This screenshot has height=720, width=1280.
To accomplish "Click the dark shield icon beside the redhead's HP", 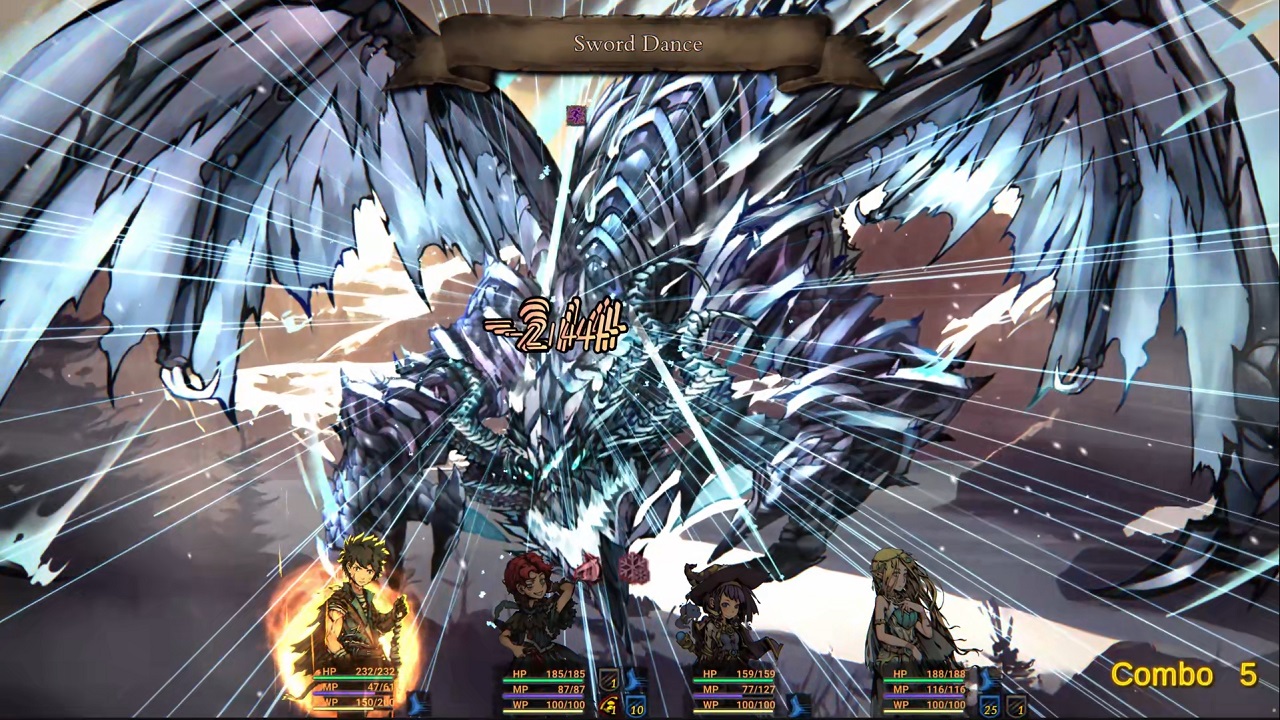I will (x=609, y=678).
